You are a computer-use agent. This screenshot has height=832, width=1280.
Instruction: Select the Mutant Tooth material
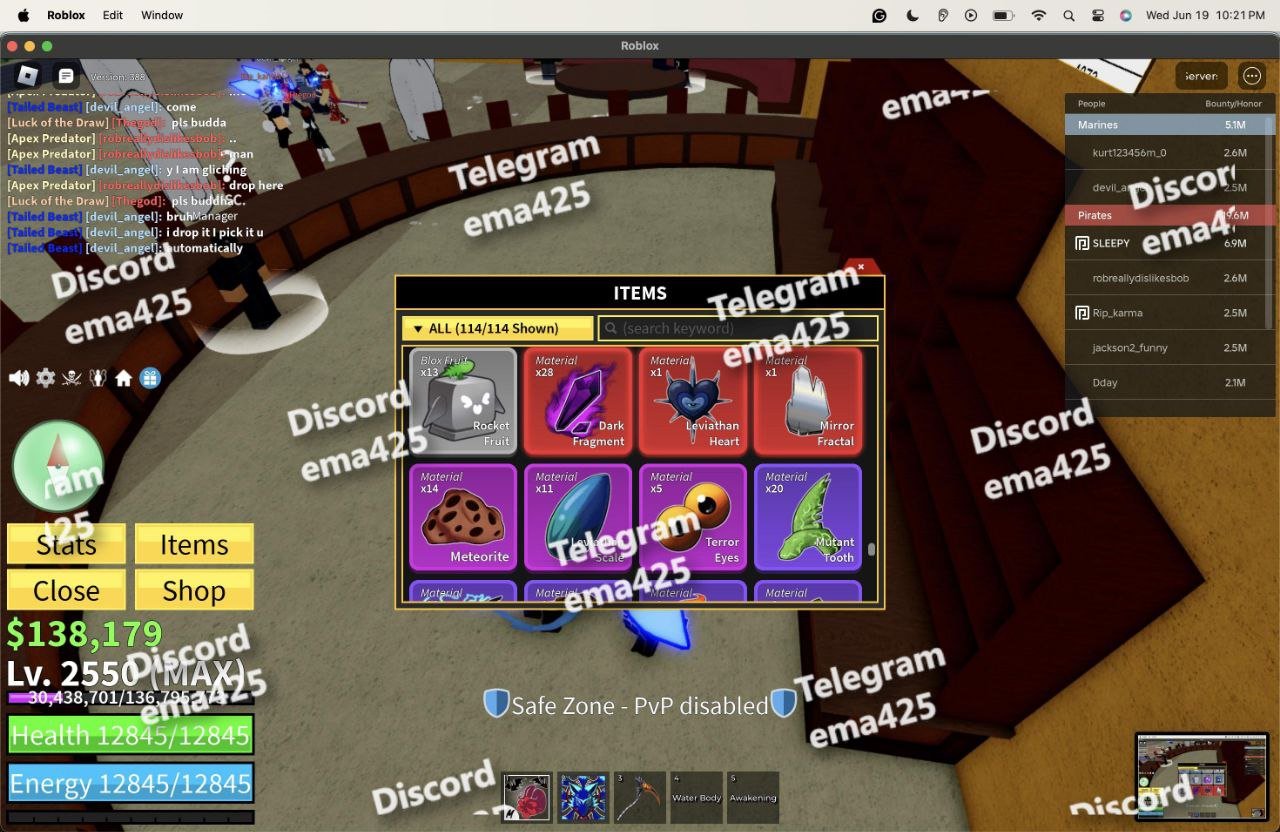click(x=808, y=516)
